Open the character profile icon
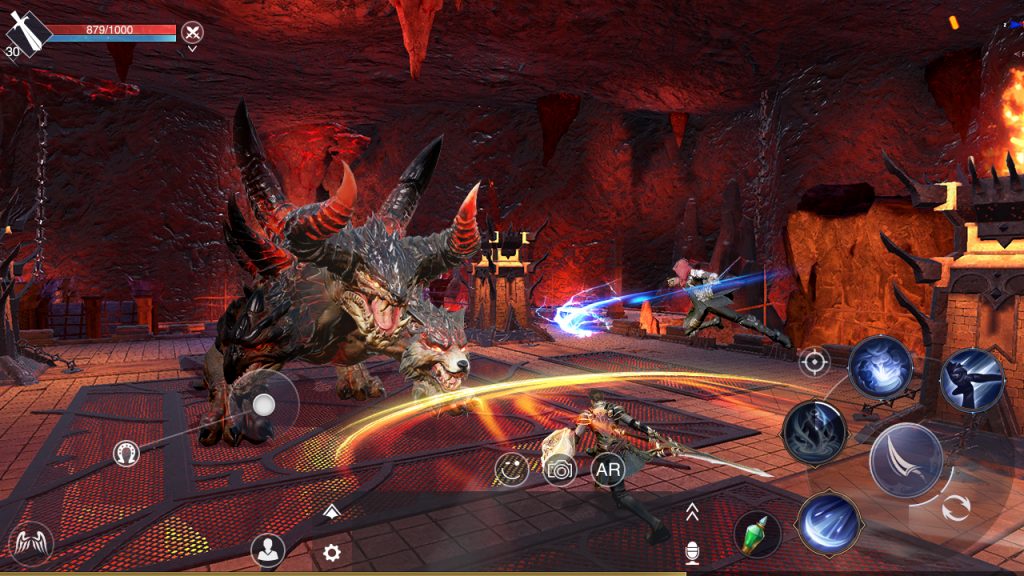Viewport: 1024px width, 576px height. point(267,549)
